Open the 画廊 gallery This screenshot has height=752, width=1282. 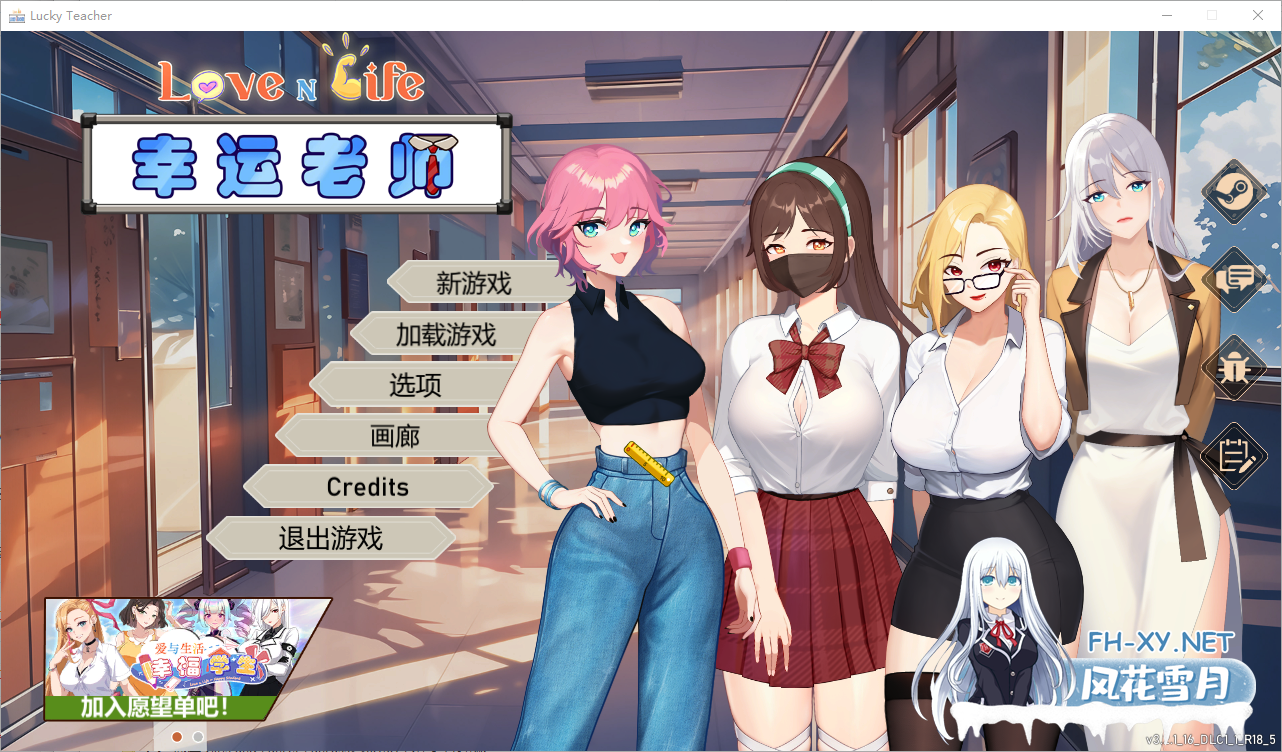[x=398, y=435]
